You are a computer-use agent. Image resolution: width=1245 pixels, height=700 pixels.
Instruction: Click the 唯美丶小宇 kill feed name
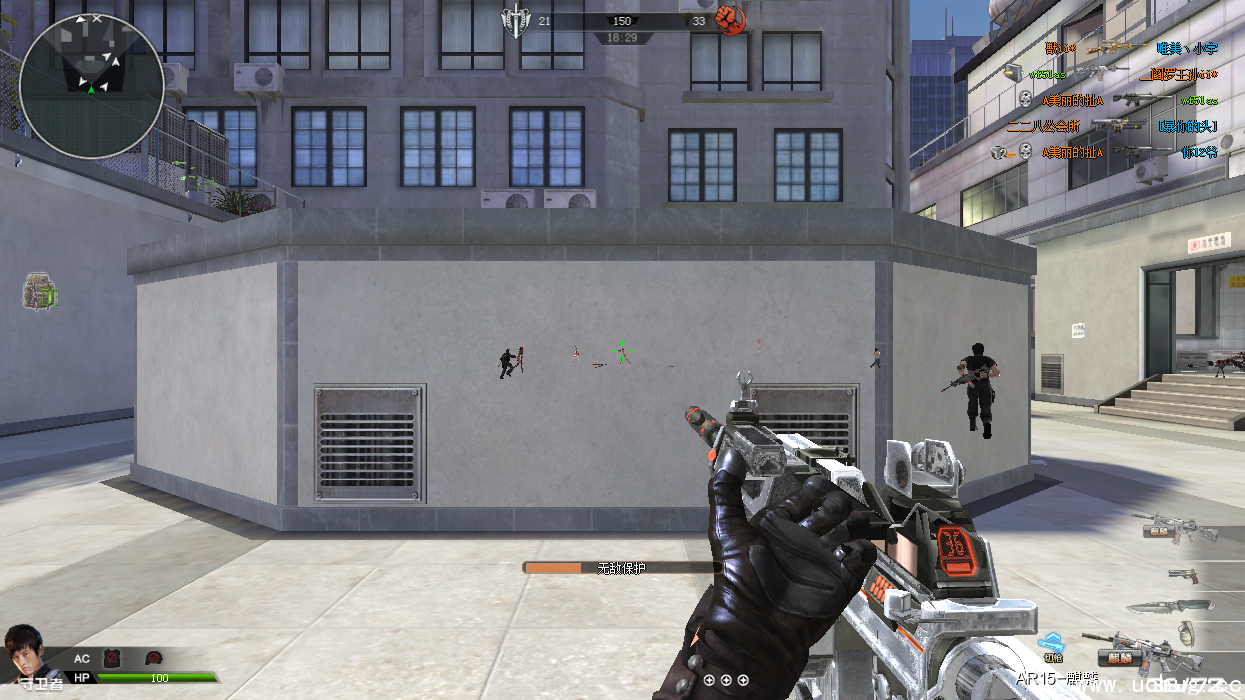pyautogui.click(x=1186, y=48)
